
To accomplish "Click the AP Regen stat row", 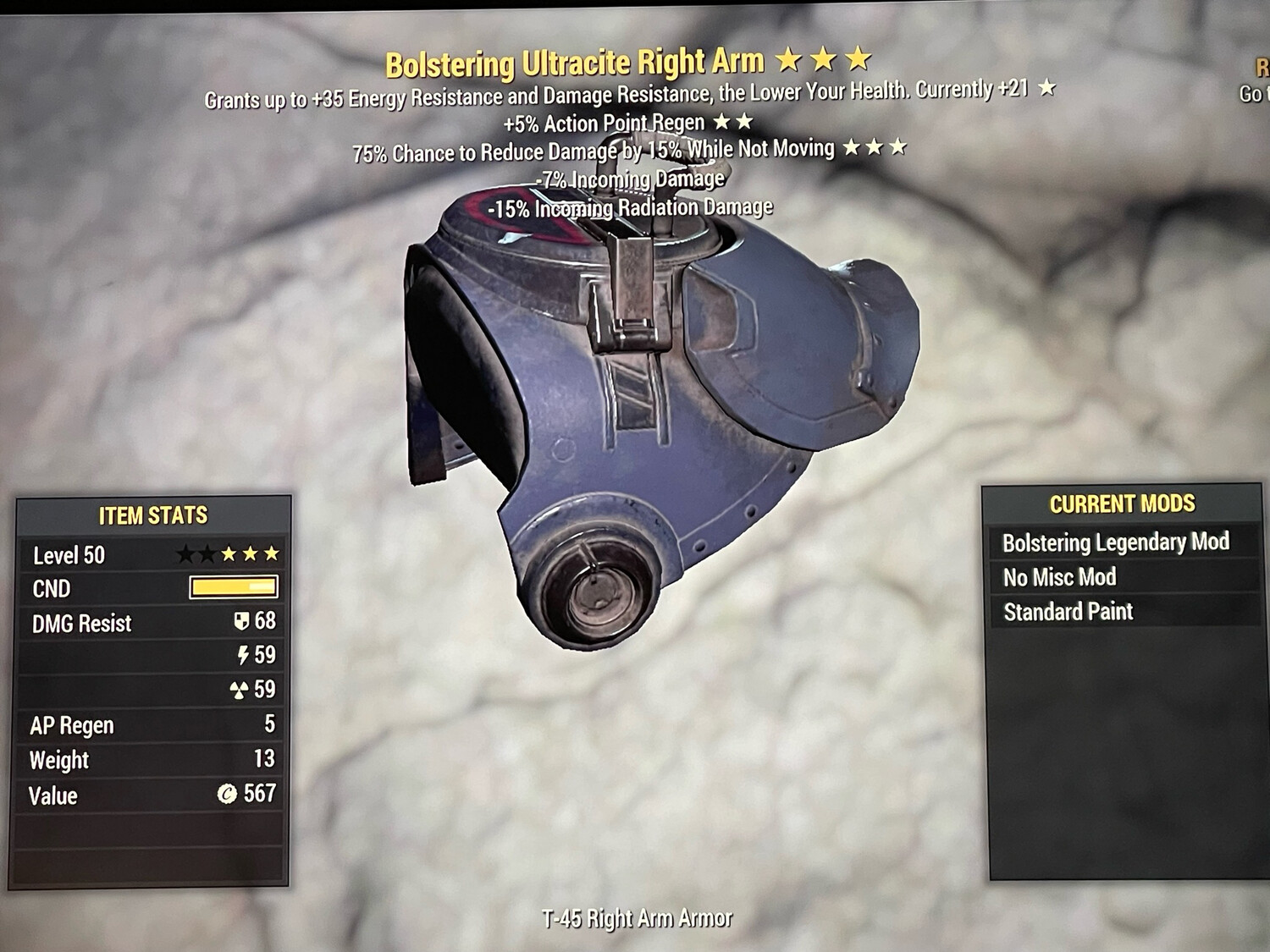I will (127, 725).
